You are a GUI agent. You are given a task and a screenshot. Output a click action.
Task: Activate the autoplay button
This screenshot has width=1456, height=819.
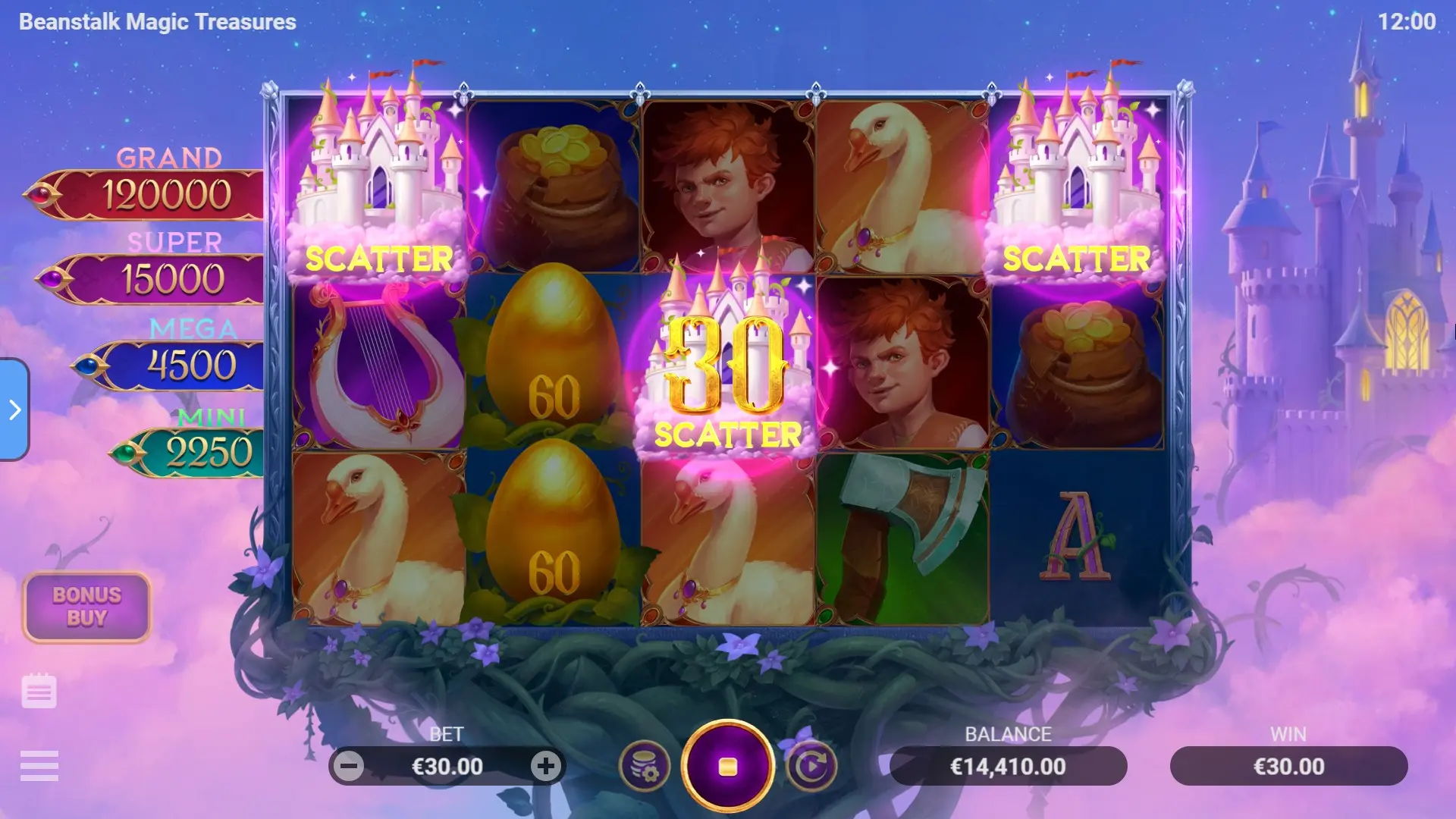pyautogui.click(x=811, y=767)
